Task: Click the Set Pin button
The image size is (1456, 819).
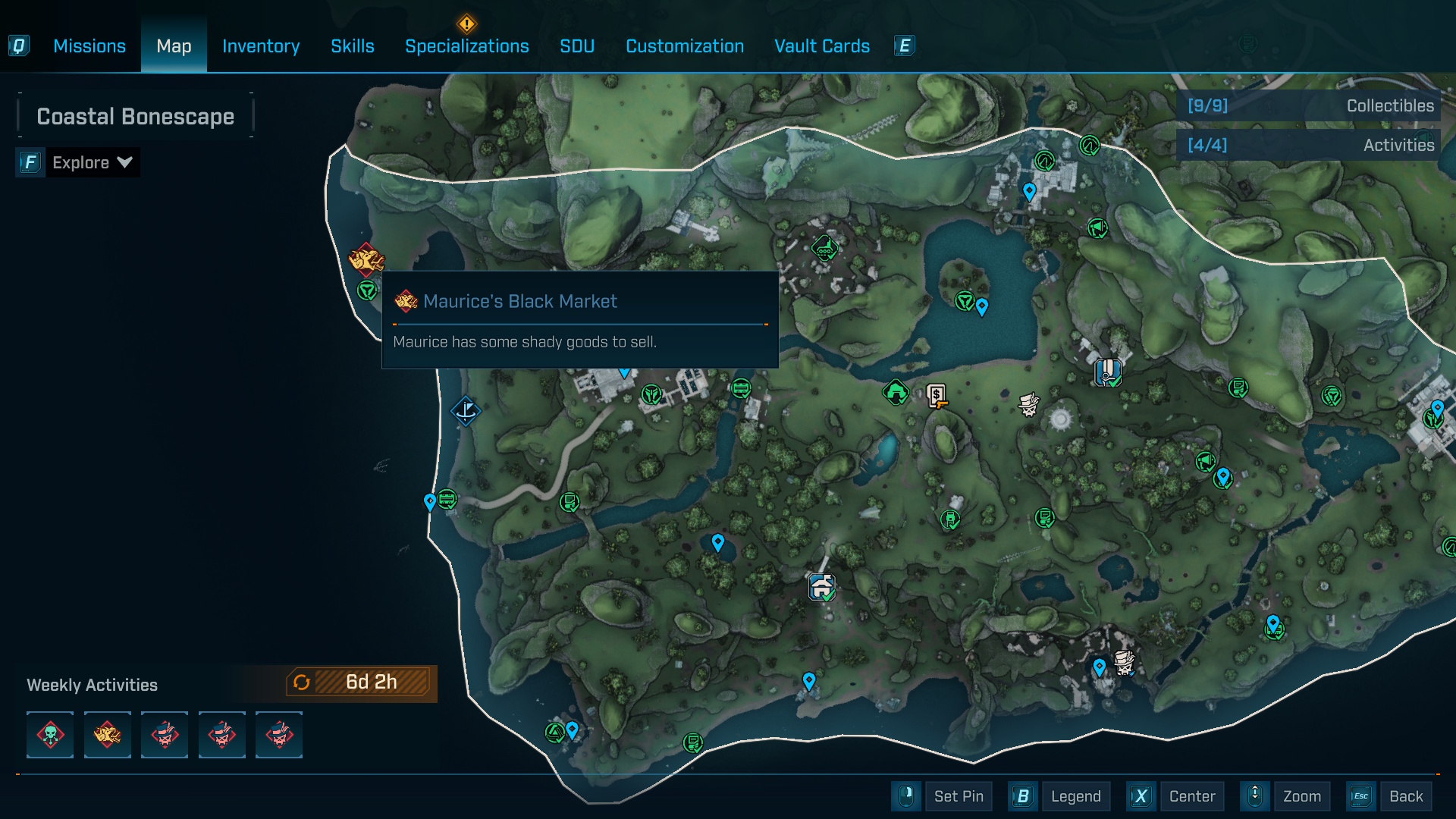Action: [x=958, y=796]
